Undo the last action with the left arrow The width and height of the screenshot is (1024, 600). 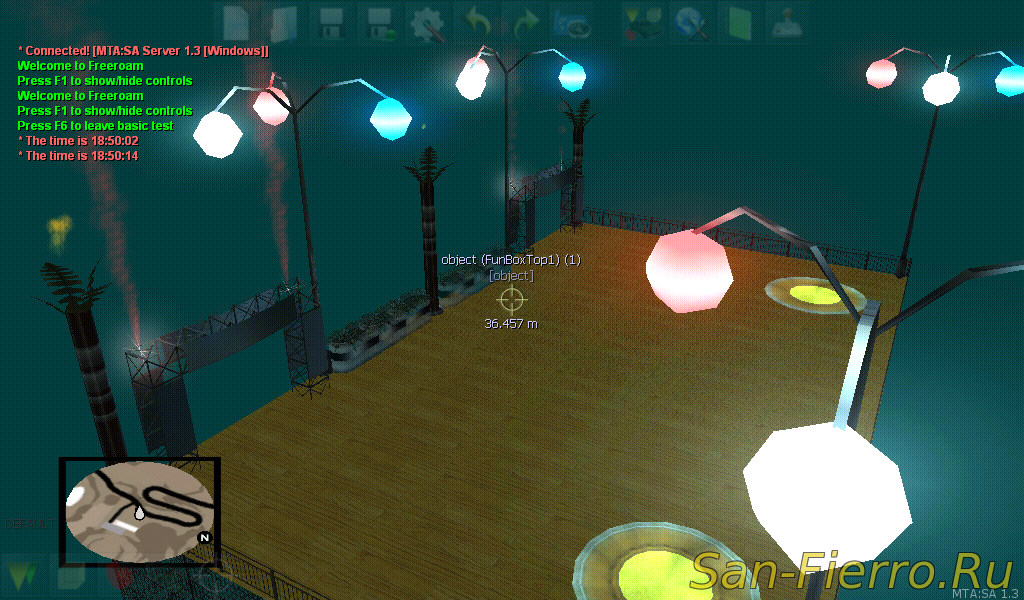(476, 21)
